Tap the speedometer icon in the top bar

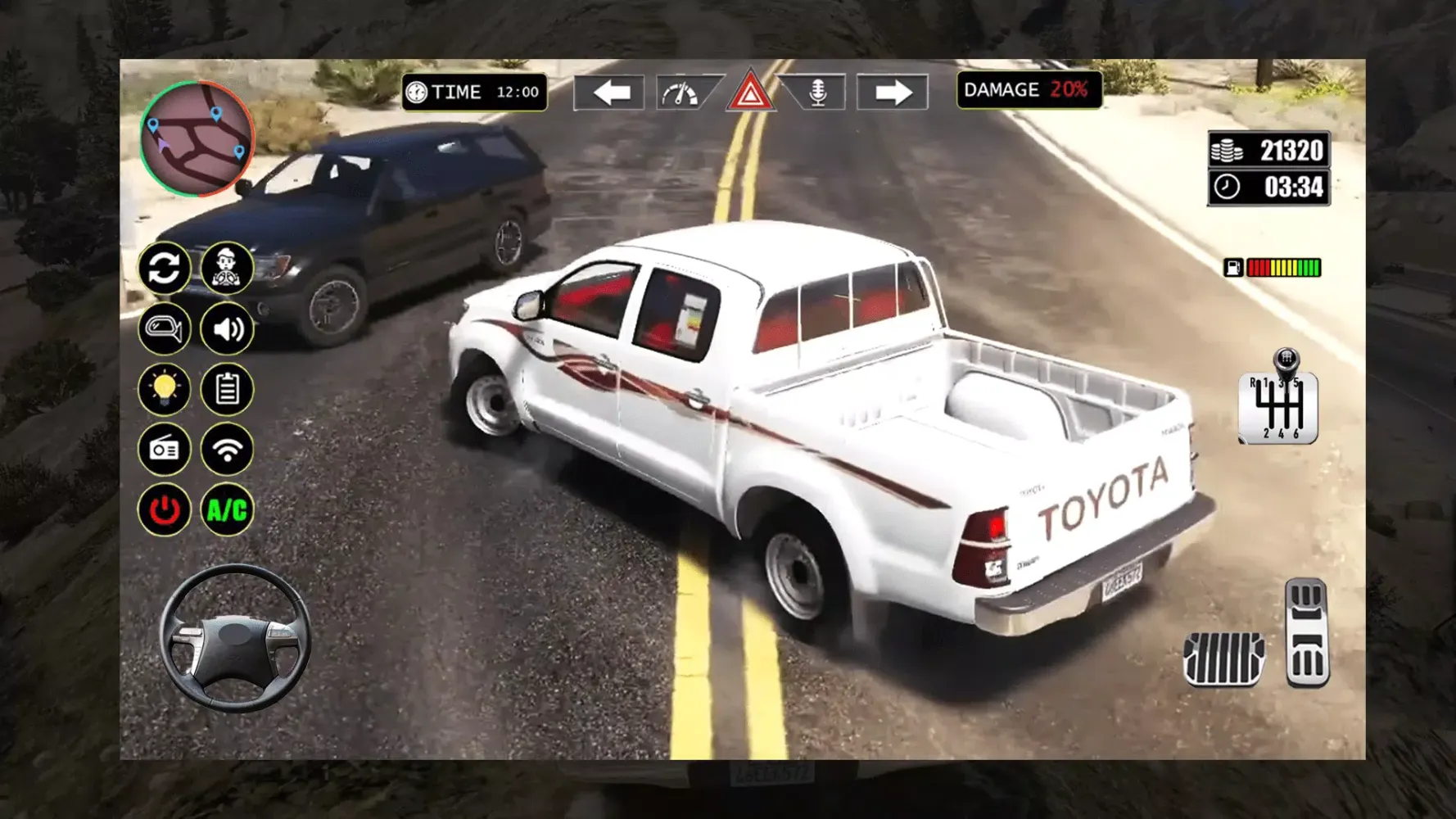click(681, 92)
